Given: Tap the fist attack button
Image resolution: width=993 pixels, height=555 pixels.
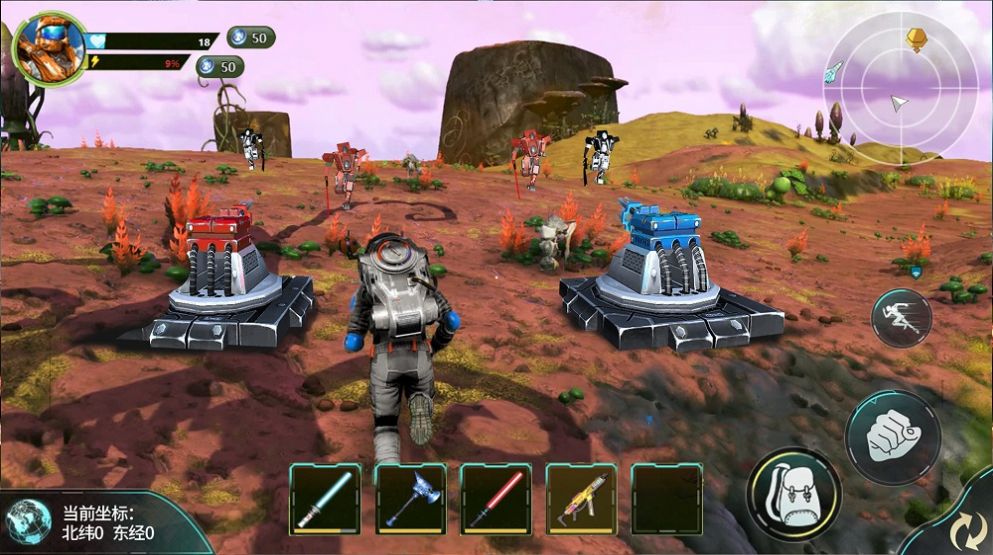Looking at the screenshot, I should (x=892, y=437).
